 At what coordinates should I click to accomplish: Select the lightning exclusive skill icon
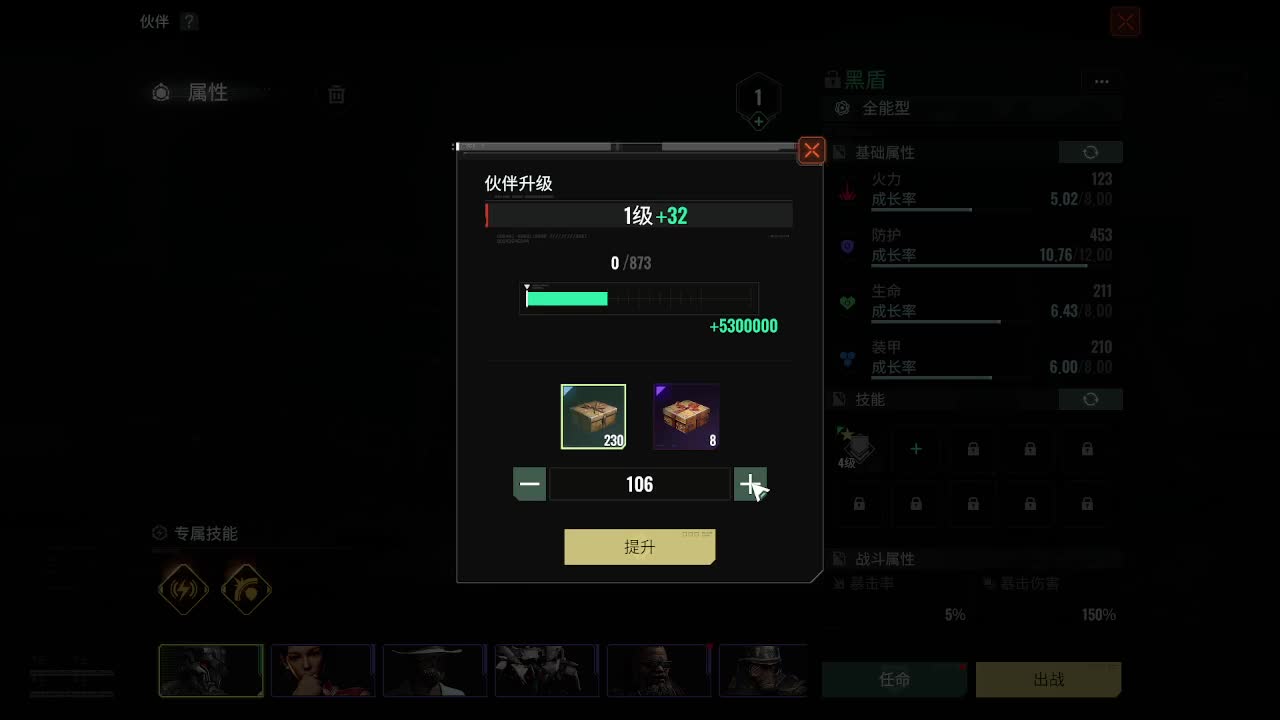(184, 589)
